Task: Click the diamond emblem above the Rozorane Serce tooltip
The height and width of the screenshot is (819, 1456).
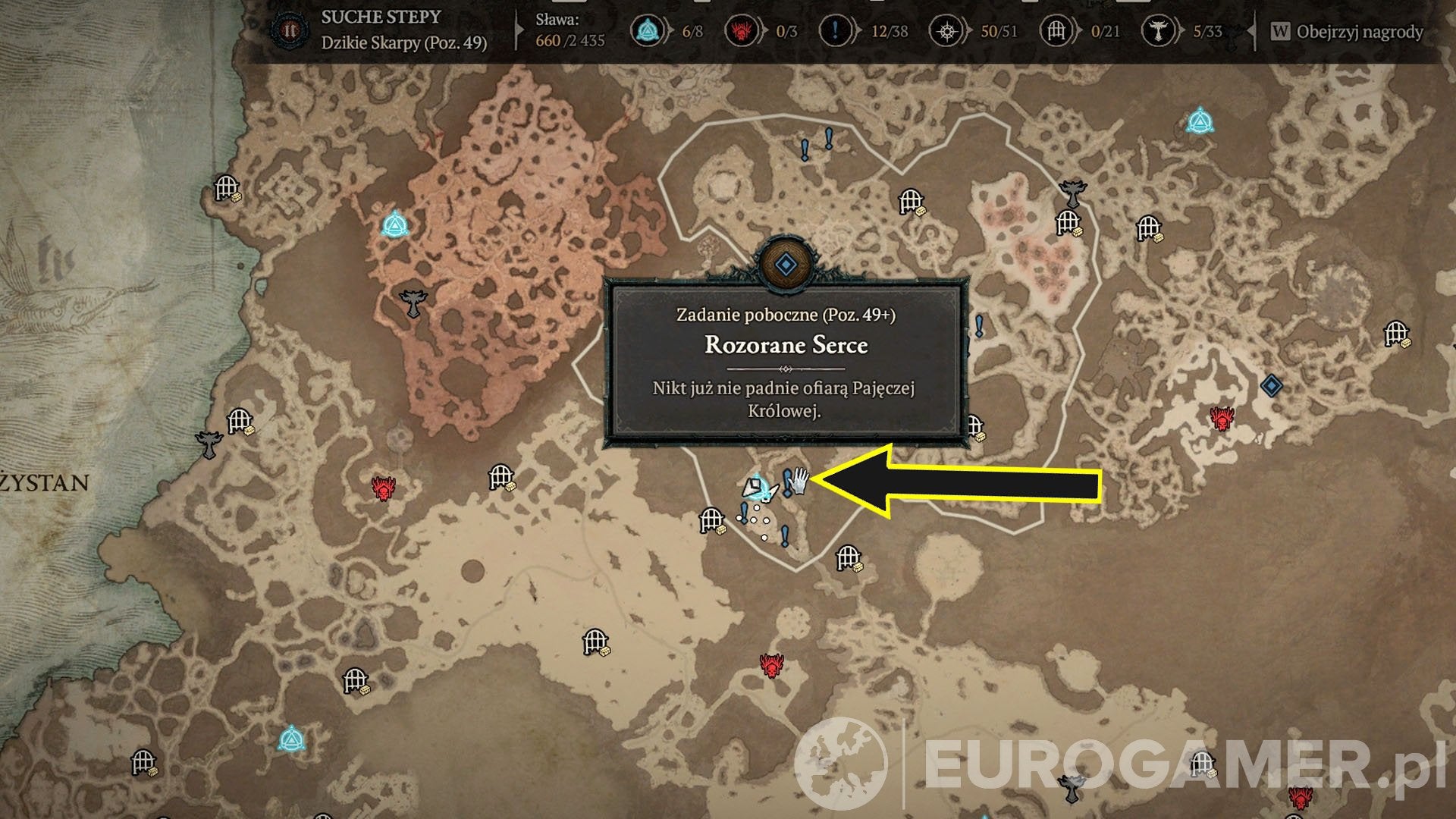Action: (x=786, y=264)
